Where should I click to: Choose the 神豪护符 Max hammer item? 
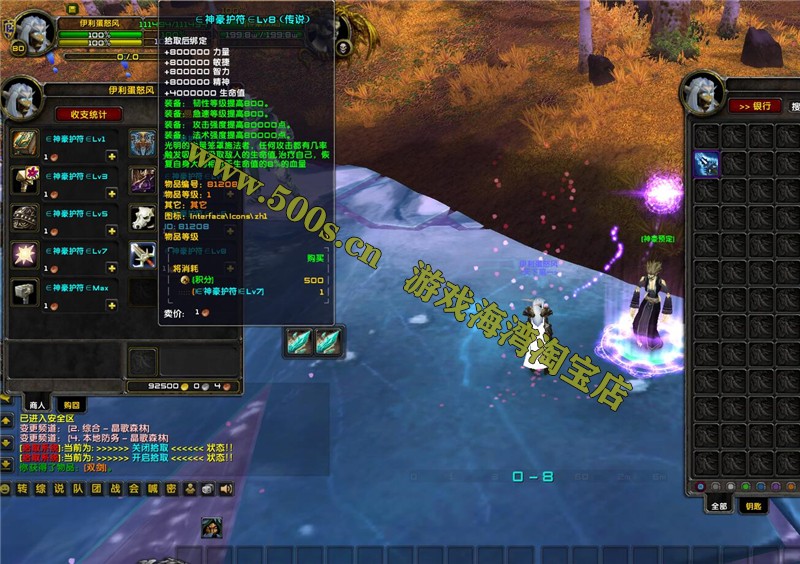click(x=25, y=292)
